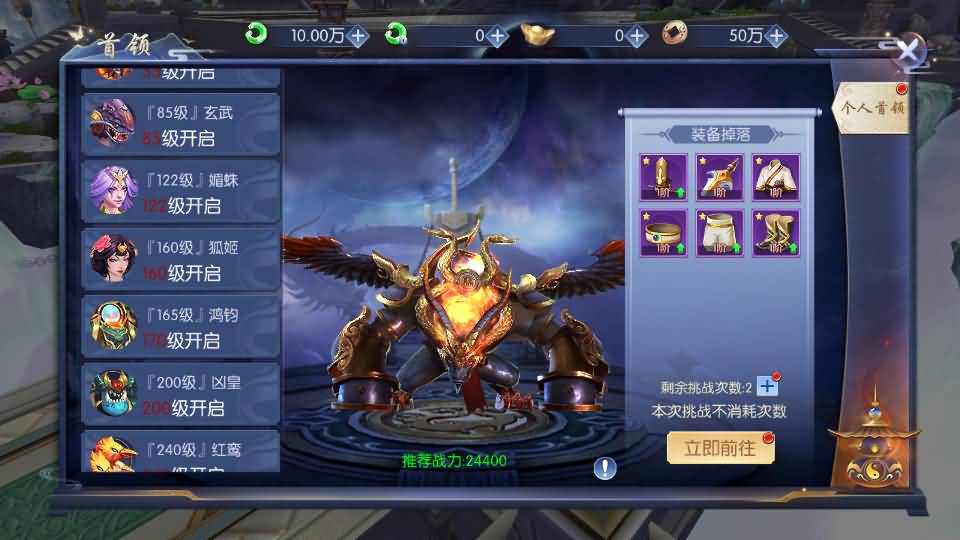Add challenge attempts with the plus button
The width and height of the screenshot is (960, 540).
[x=767, y=386]
